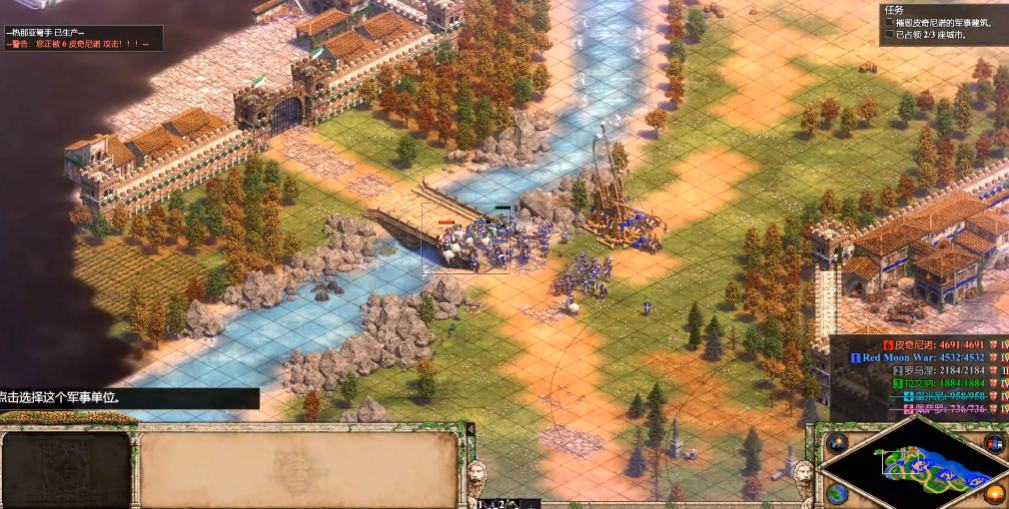Select control group 1 banner
This screenshot has width=1009, height=509.
coord(483,503)
